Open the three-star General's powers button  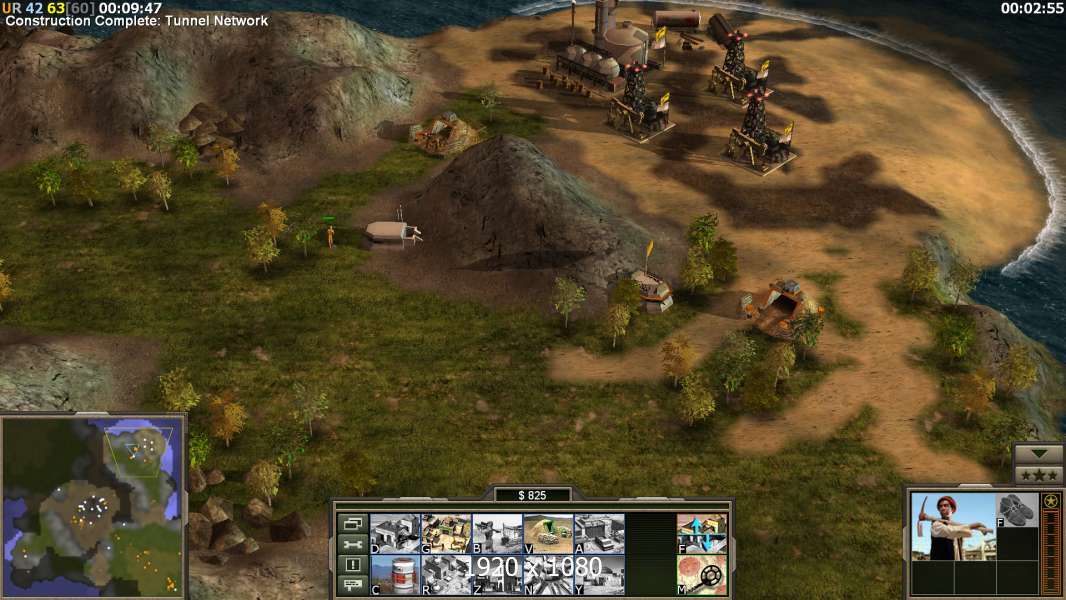coord(1038,475)
